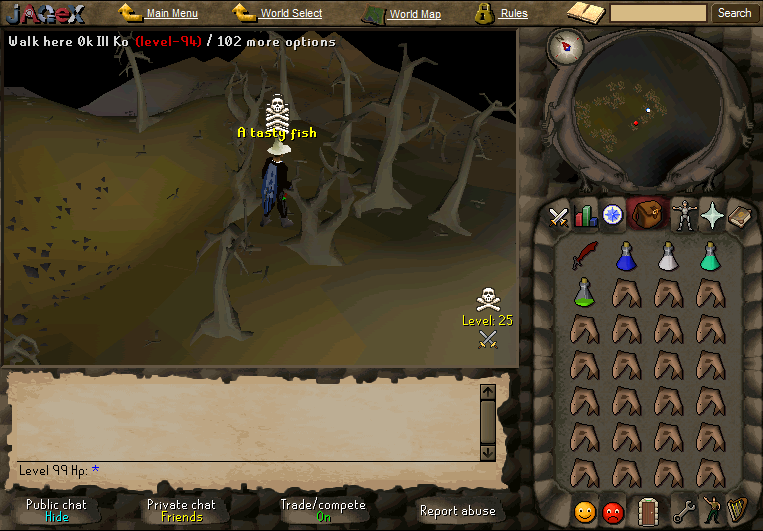Show the worn equipment tab
The width and height of the screenshot is (763, 531).
pos(685,215)
